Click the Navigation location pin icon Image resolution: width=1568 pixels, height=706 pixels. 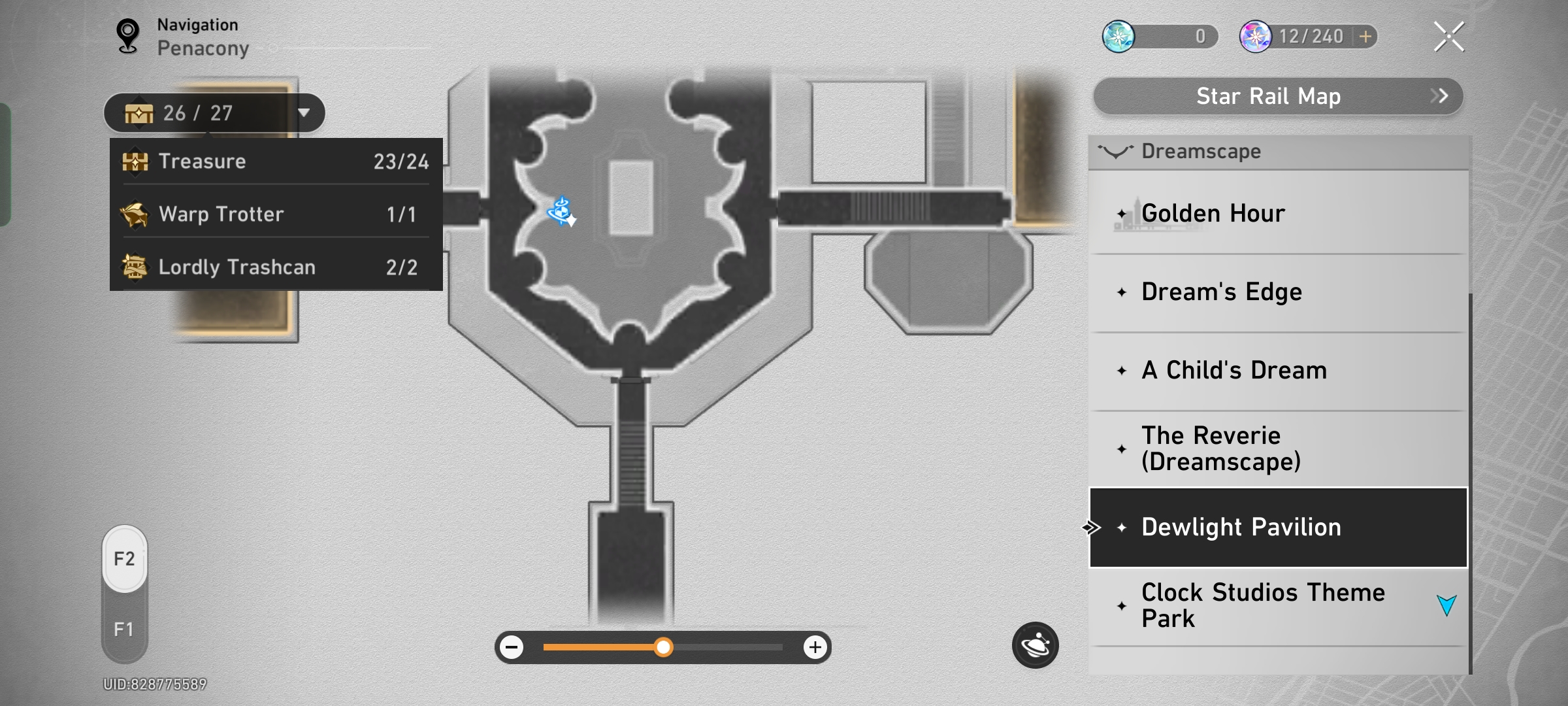(128, 34)
